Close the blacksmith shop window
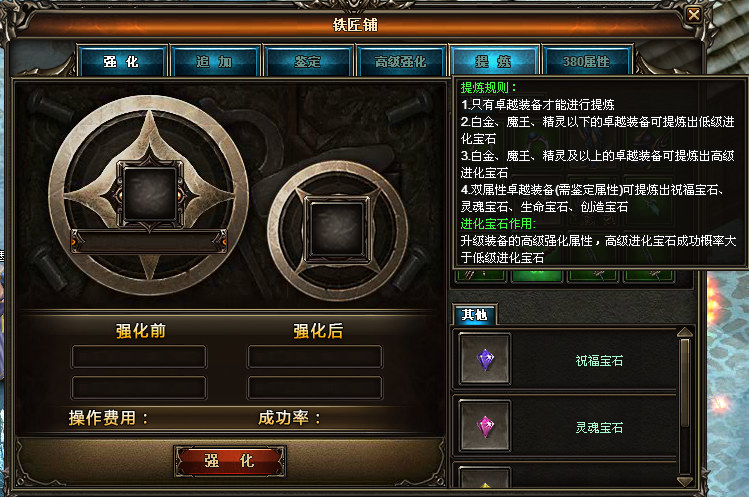The image size is (749, 497). tap(694, 14)
